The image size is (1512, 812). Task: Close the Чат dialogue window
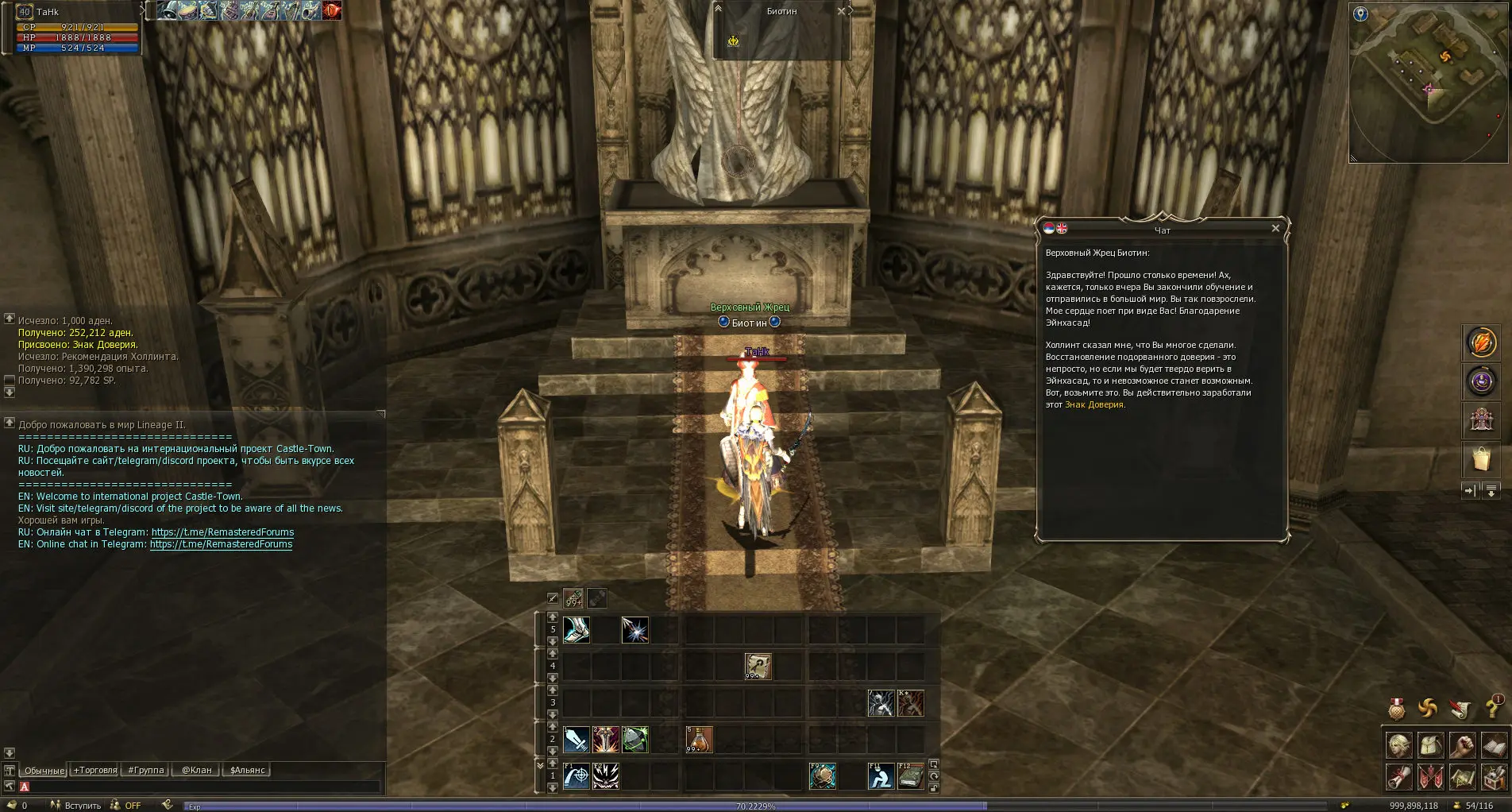pyautogui.click(x=1275, y=229)
